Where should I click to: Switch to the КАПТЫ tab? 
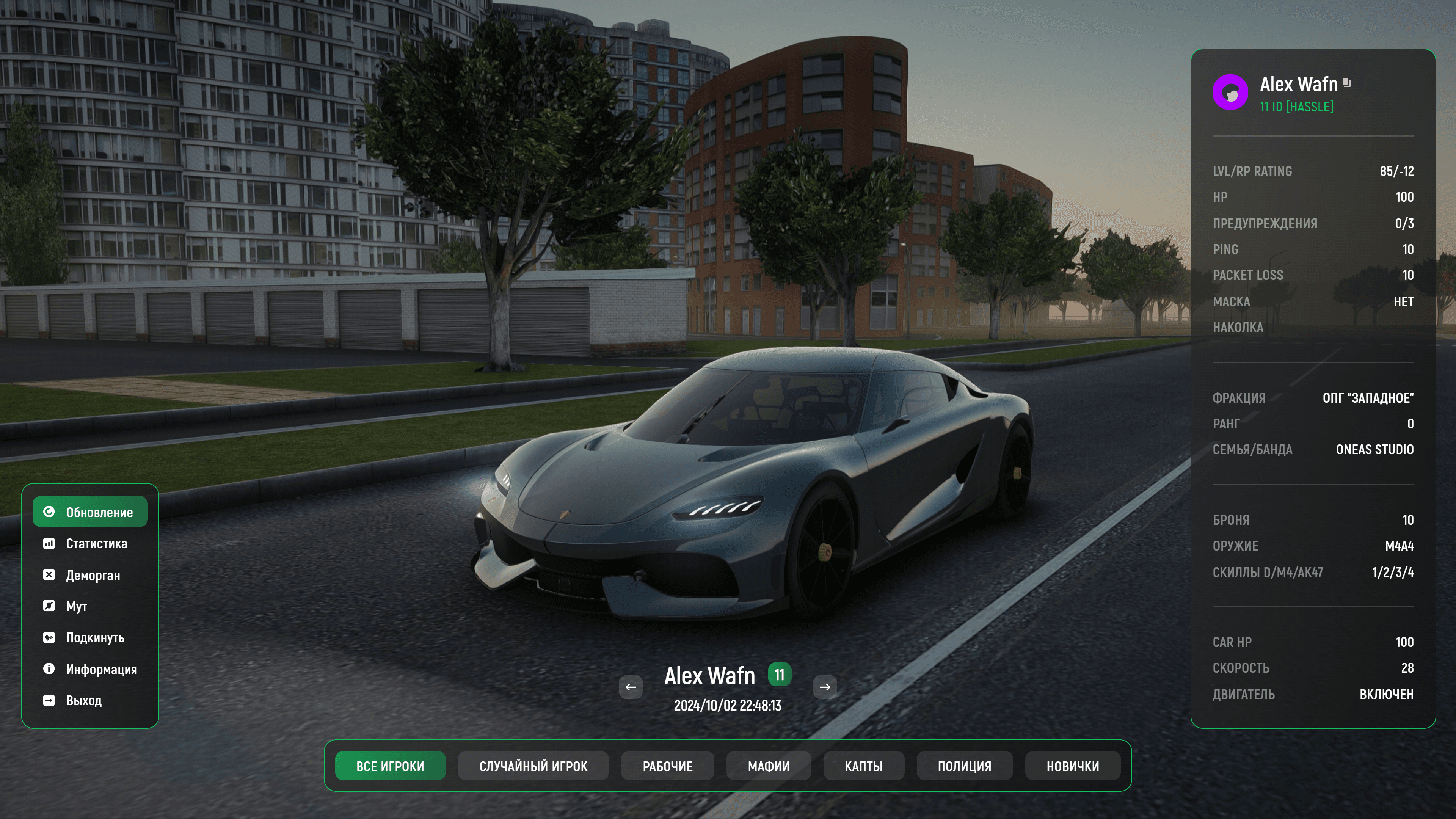point(864,766)
